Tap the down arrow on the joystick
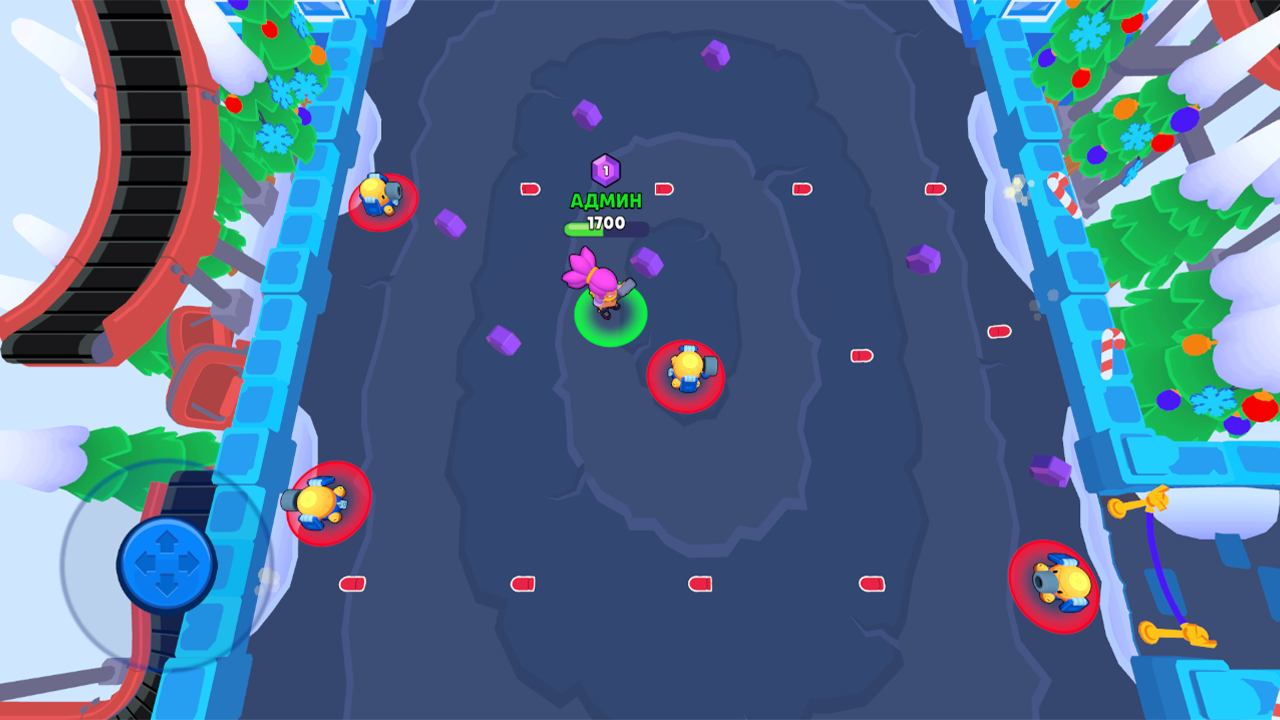The image size is (1280, 720). [168, 588]
